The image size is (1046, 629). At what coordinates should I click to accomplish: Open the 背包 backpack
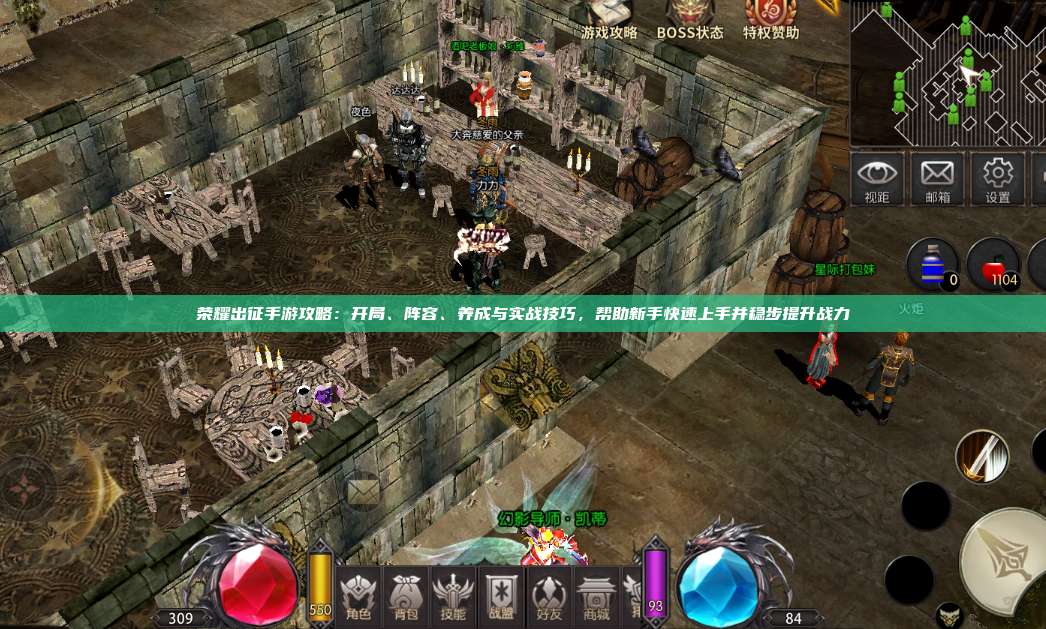405,595
